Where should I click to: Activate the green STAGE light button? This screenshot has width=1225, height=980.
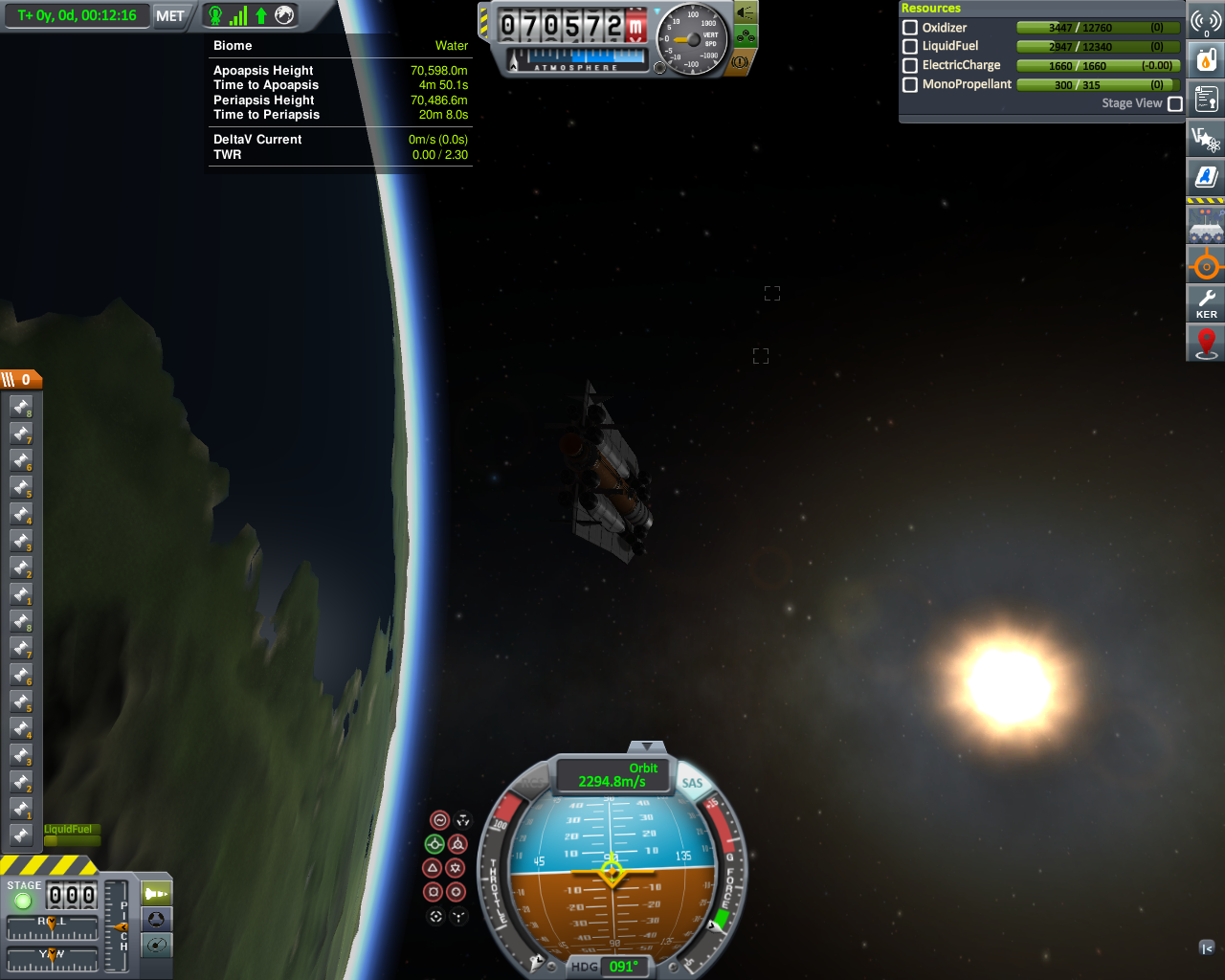point(23,901)
